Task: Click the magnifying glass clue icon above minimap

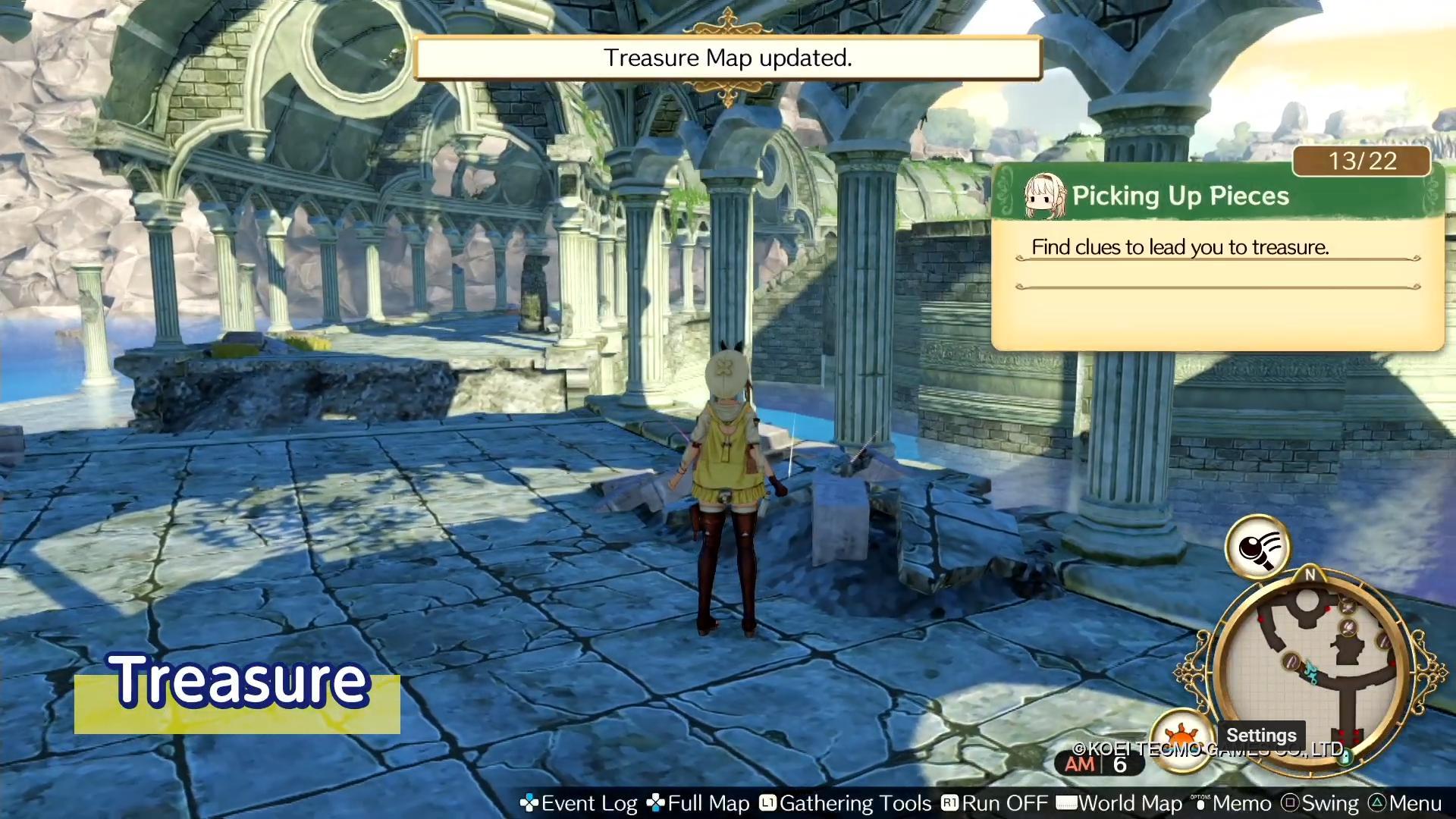Action: [x=1258, y=548]
